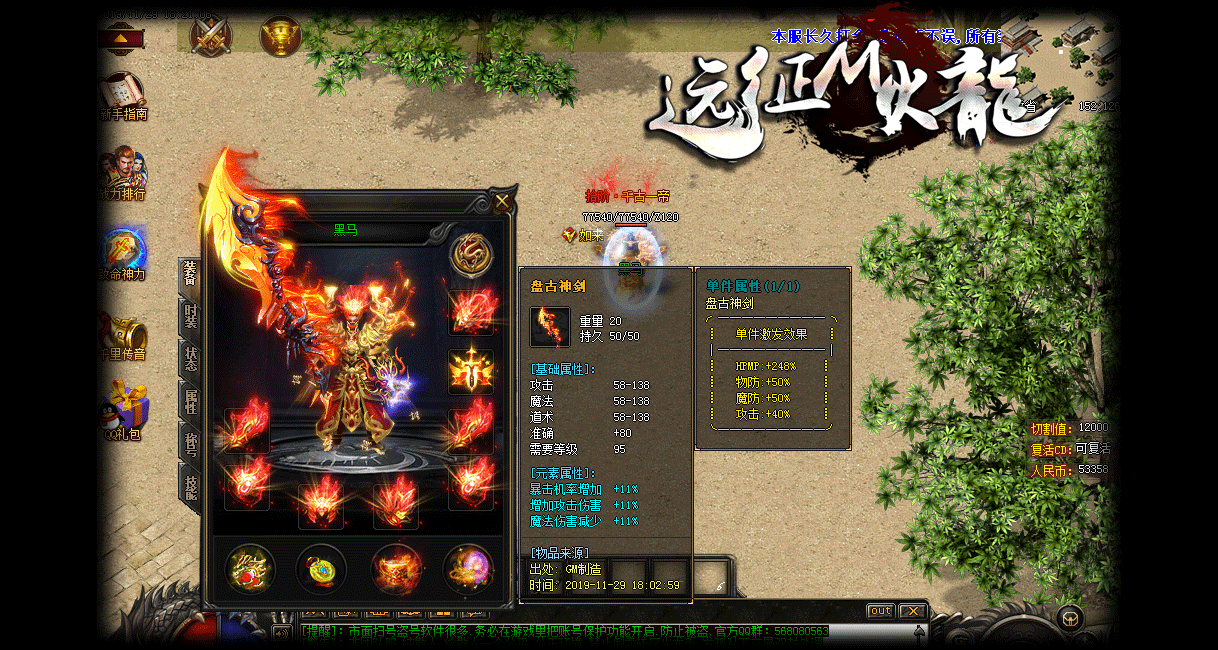
Task: Collapse the top-left arrow toggle button
Action: pos(121,39)
